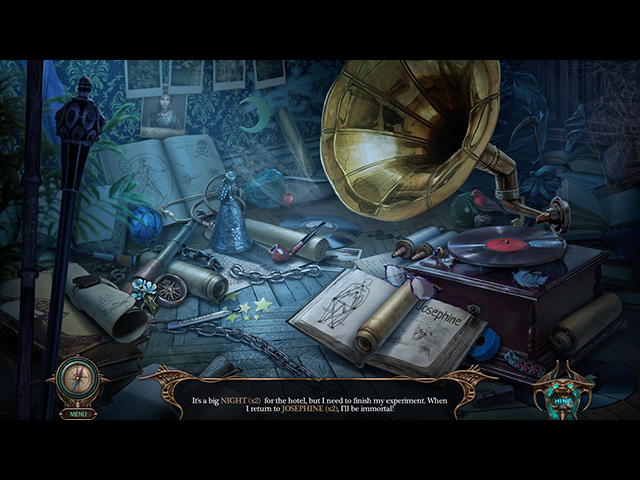Open the Menu button
The image size is (640, 480).
pos(75,413)
